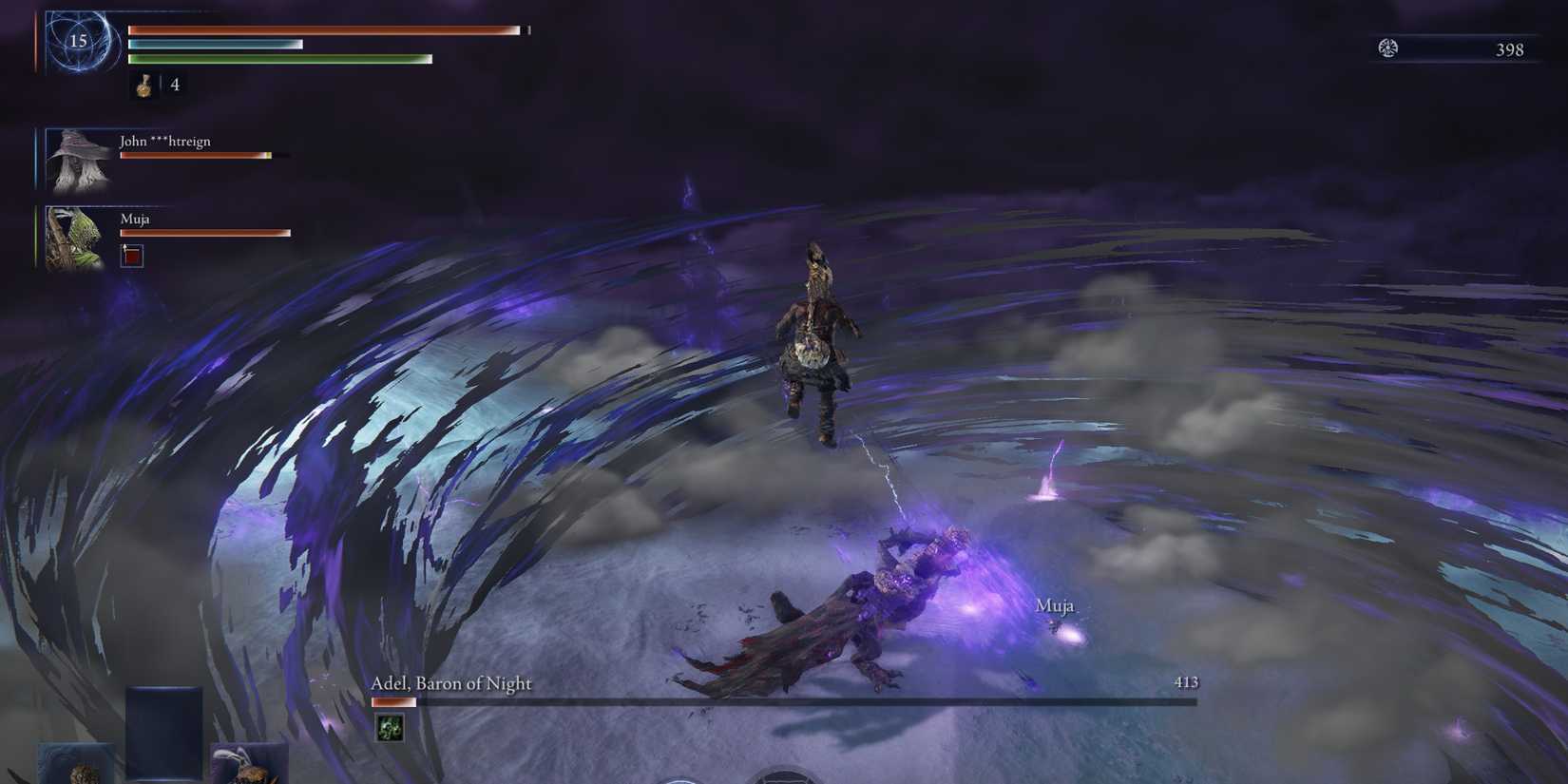The height and width of the screenshot is (784, 1568).
Task: Click the 'Adel, Baron of Night' name text
Action: (x=450, y=683)
